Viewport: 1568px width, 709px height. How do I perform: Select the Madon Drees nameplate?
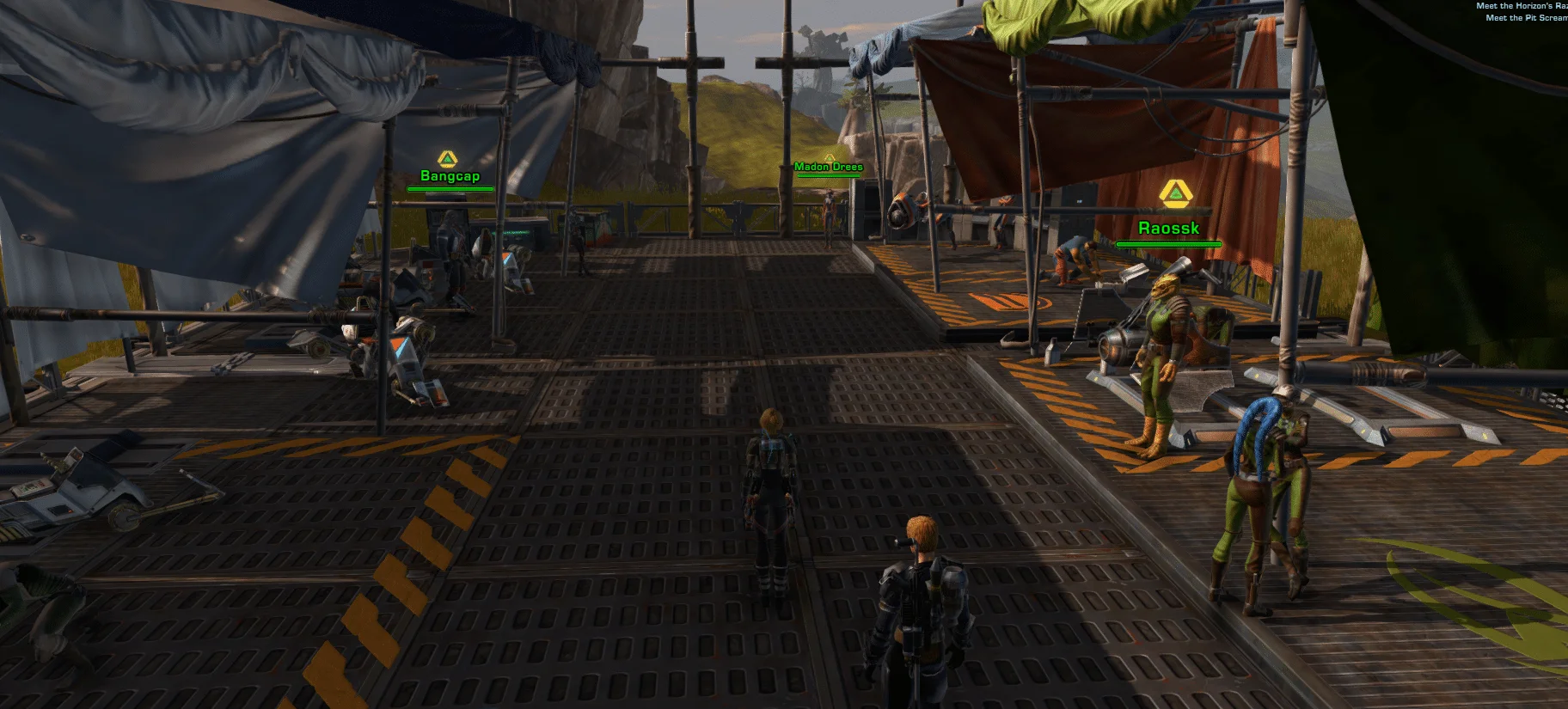[x=828, y=167]
